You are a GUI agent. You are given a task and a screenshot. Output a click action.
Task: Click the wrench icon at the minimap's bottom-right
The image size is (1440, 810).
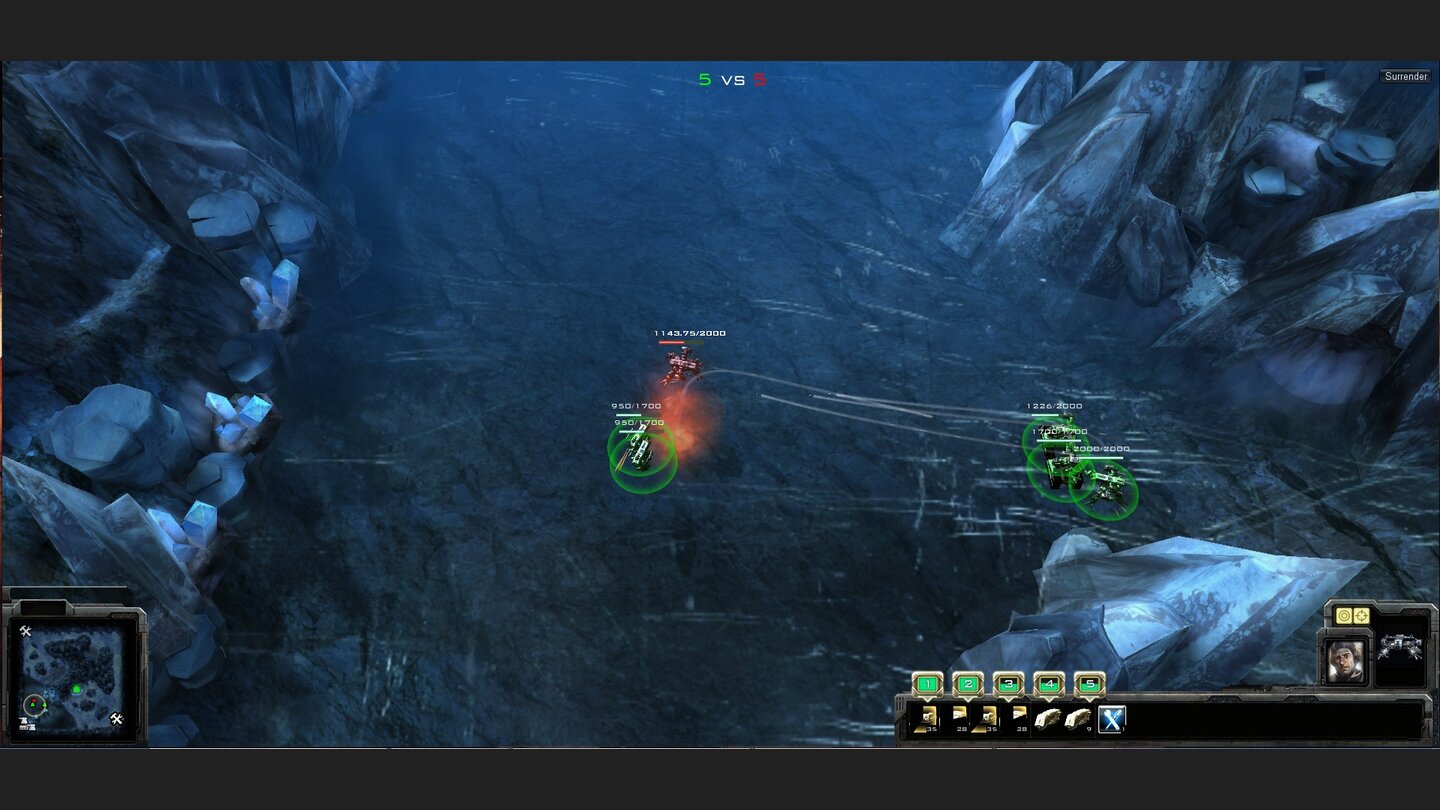[x=117, y=718]
